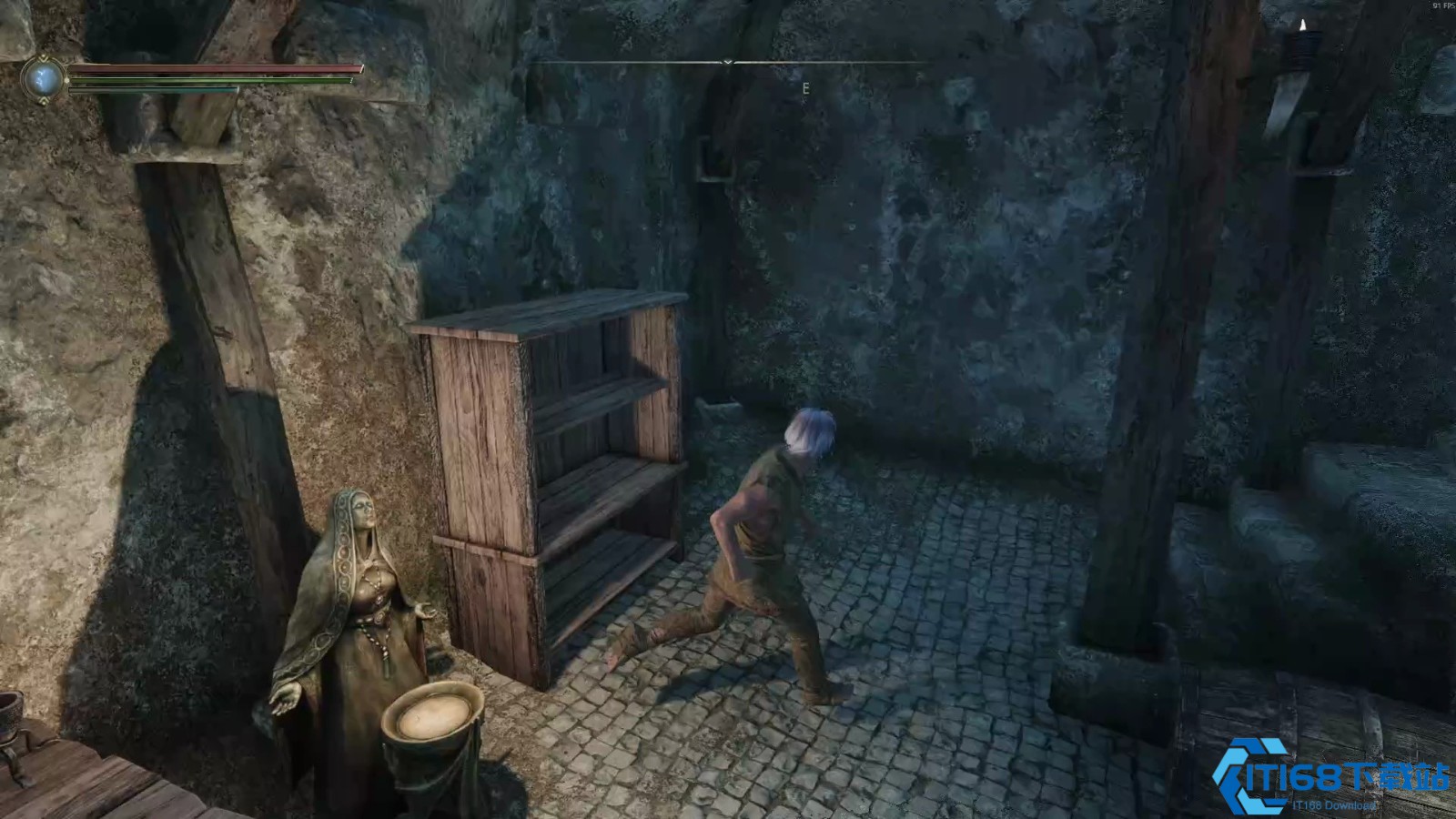The image size is (1456, 819).
Task: Click the blue orb emblem beside the health bar
Action: (x=44, y=79)
